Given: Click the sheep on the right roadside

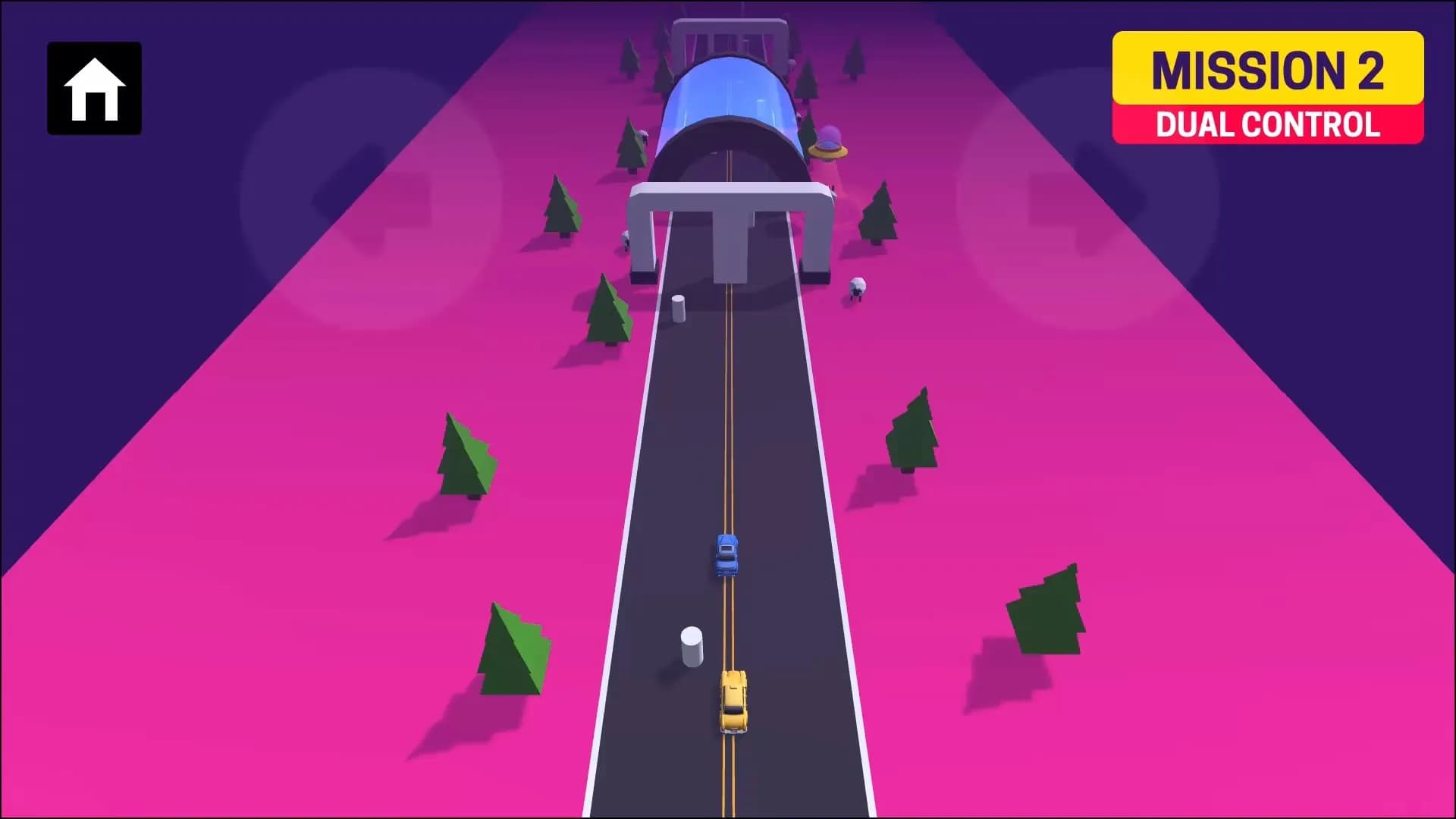Looking at the screenshot, I should tap(857, 288).
